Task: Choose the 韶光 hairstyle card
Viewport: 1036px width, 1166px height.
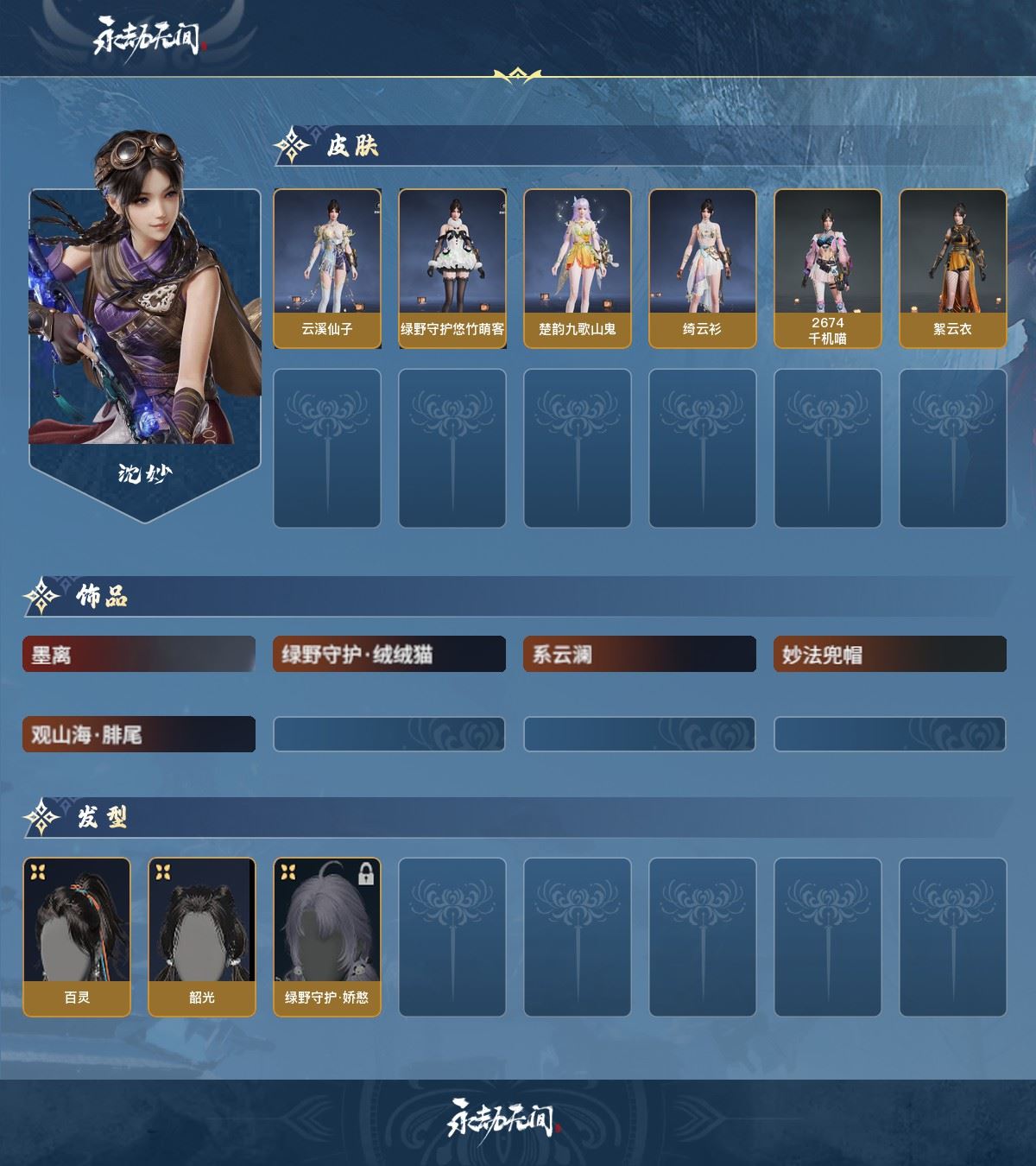Action: click(202, 936)
